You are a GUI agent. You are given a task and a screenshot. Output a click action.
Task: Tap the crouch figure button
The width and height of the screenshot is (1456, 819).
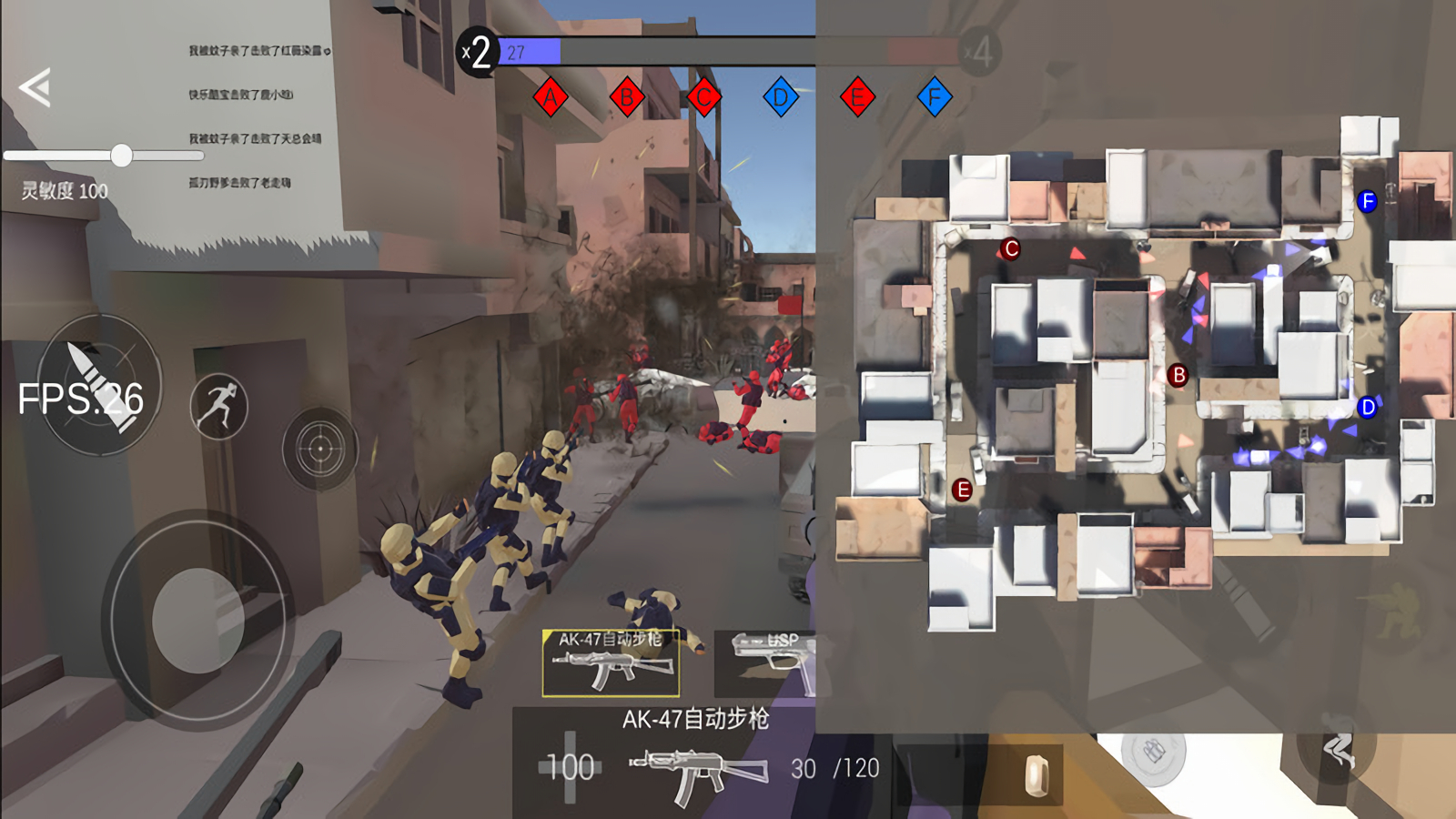[x=1338, y=749]
